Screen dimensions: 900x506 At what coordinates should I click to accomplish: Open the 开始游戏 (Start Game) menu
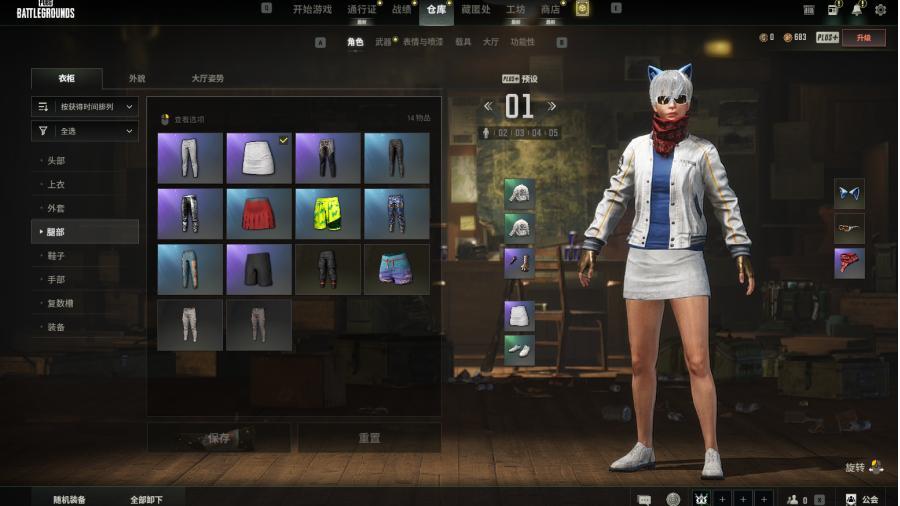point(312,9)
